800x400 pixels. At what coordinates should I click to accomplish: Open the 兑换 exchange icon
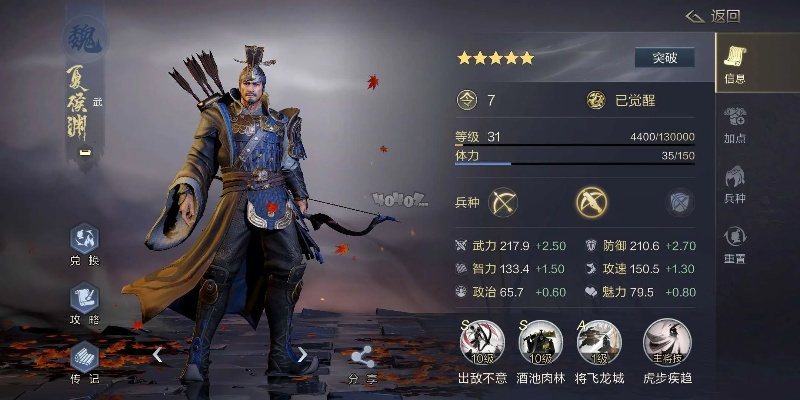pyautogui.click(x=84, y=245)
